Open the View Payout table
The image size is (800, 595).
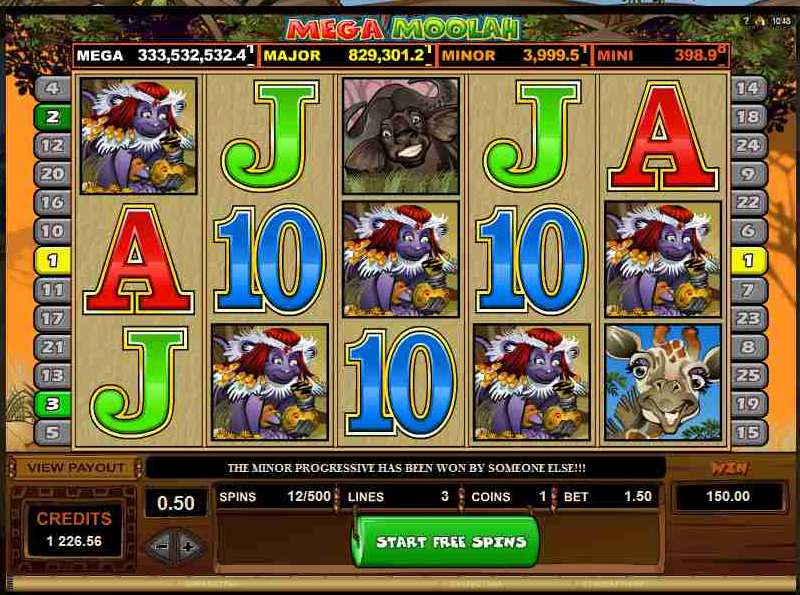pyautogui.click(x=76, y=467)
